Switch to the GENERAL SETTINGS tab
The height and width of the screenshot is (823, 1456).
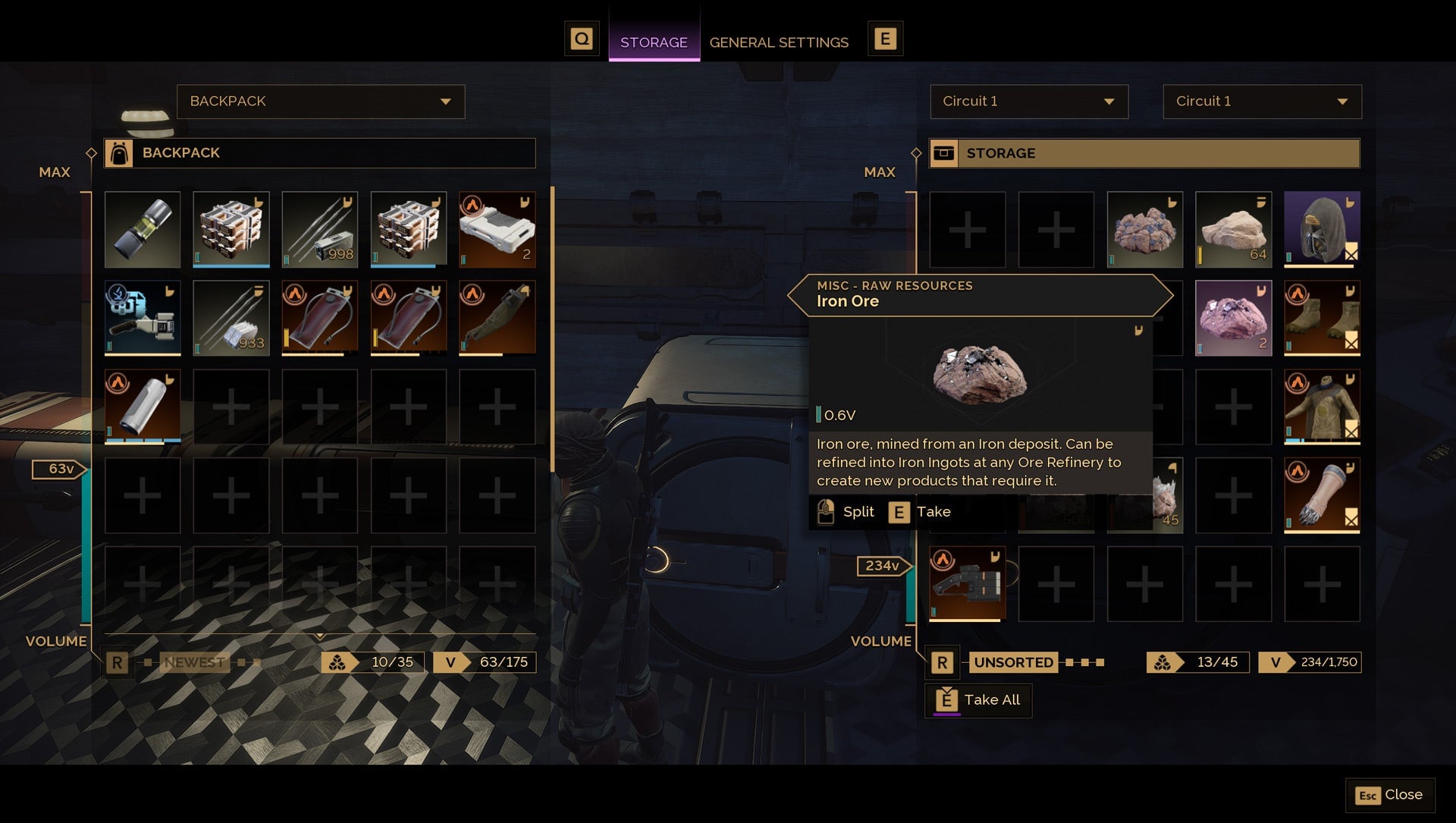tap(779, 42)
